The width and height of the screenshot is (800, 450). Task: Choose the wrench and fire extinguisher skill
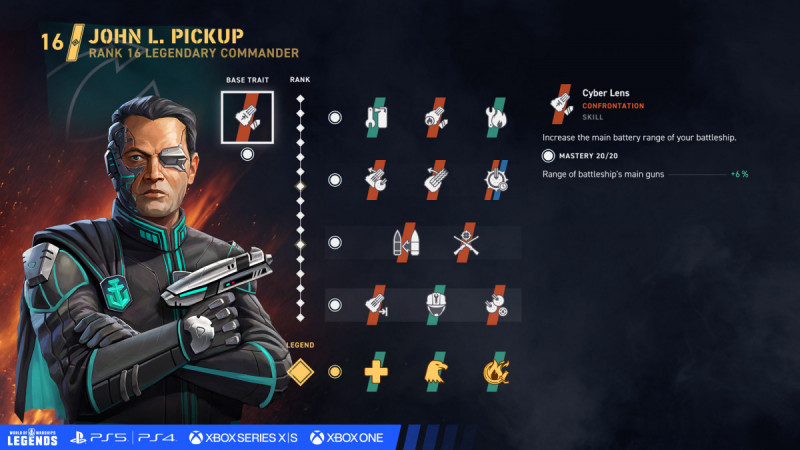coord(376,117)
